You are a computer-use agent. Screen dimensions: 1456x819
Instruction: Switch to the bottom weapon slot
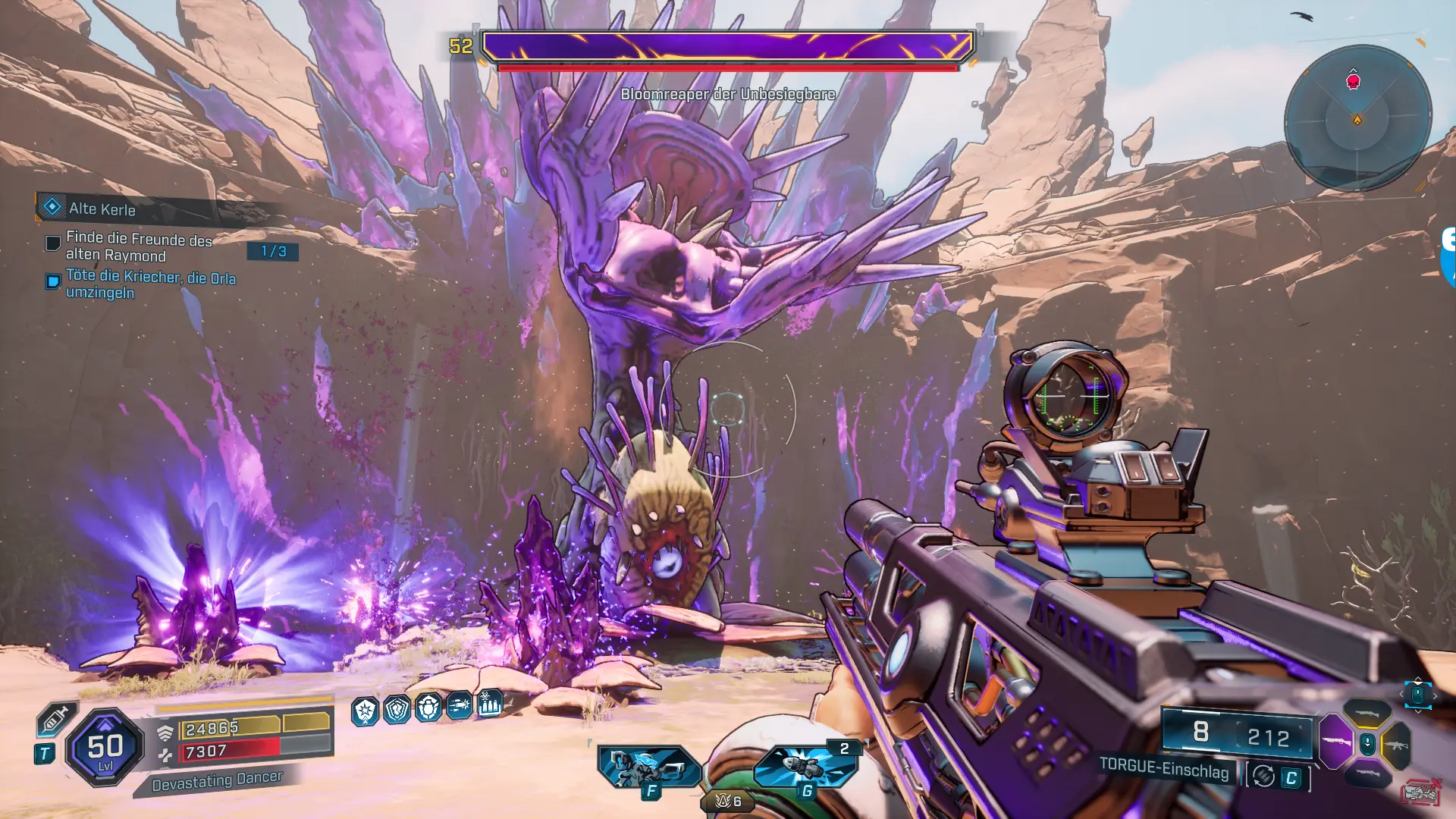coord(1367,773)
